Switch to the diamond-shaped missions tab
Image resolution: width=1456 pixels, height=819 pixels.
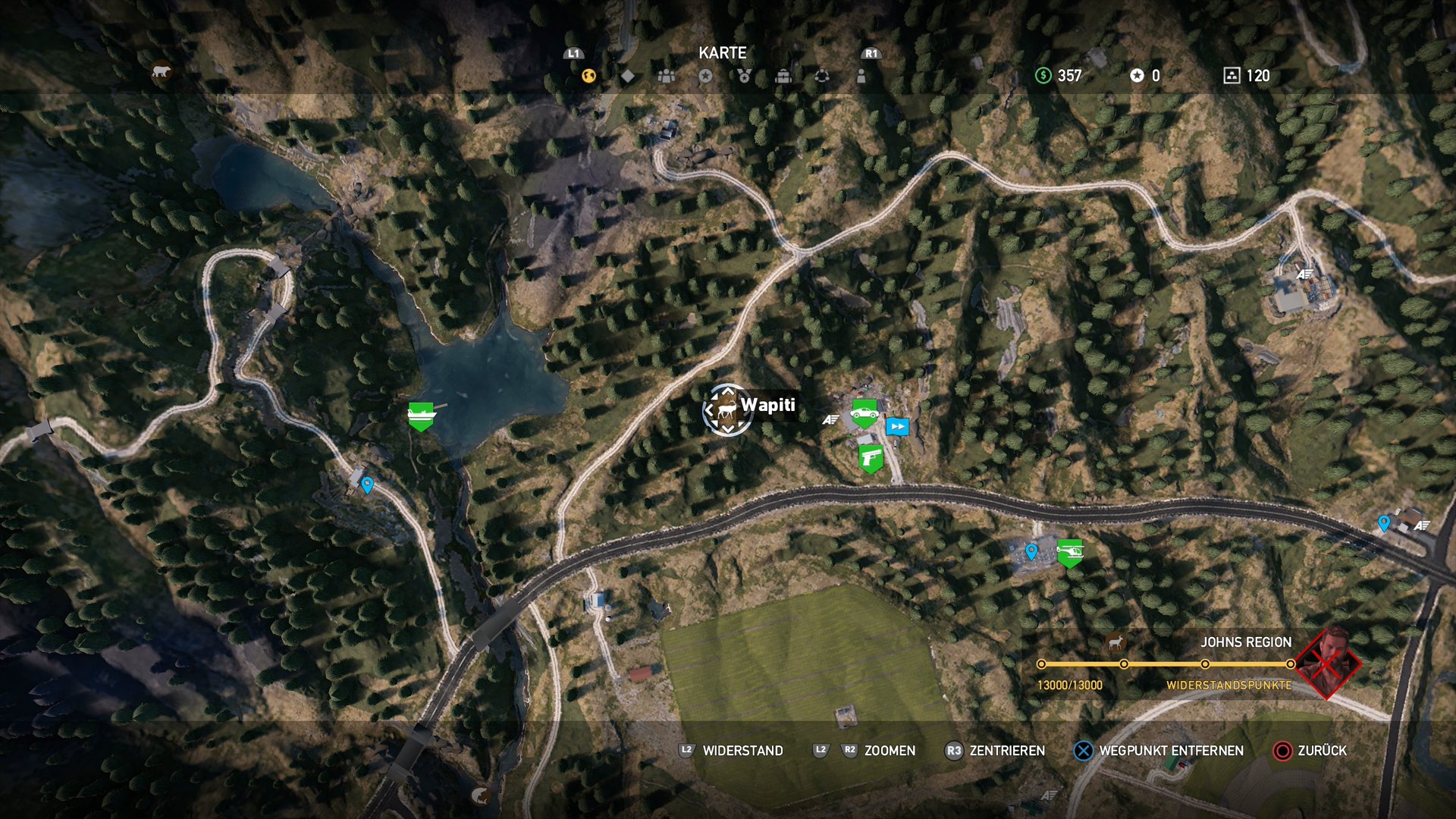pyautogui.click(x=628, y=76)
